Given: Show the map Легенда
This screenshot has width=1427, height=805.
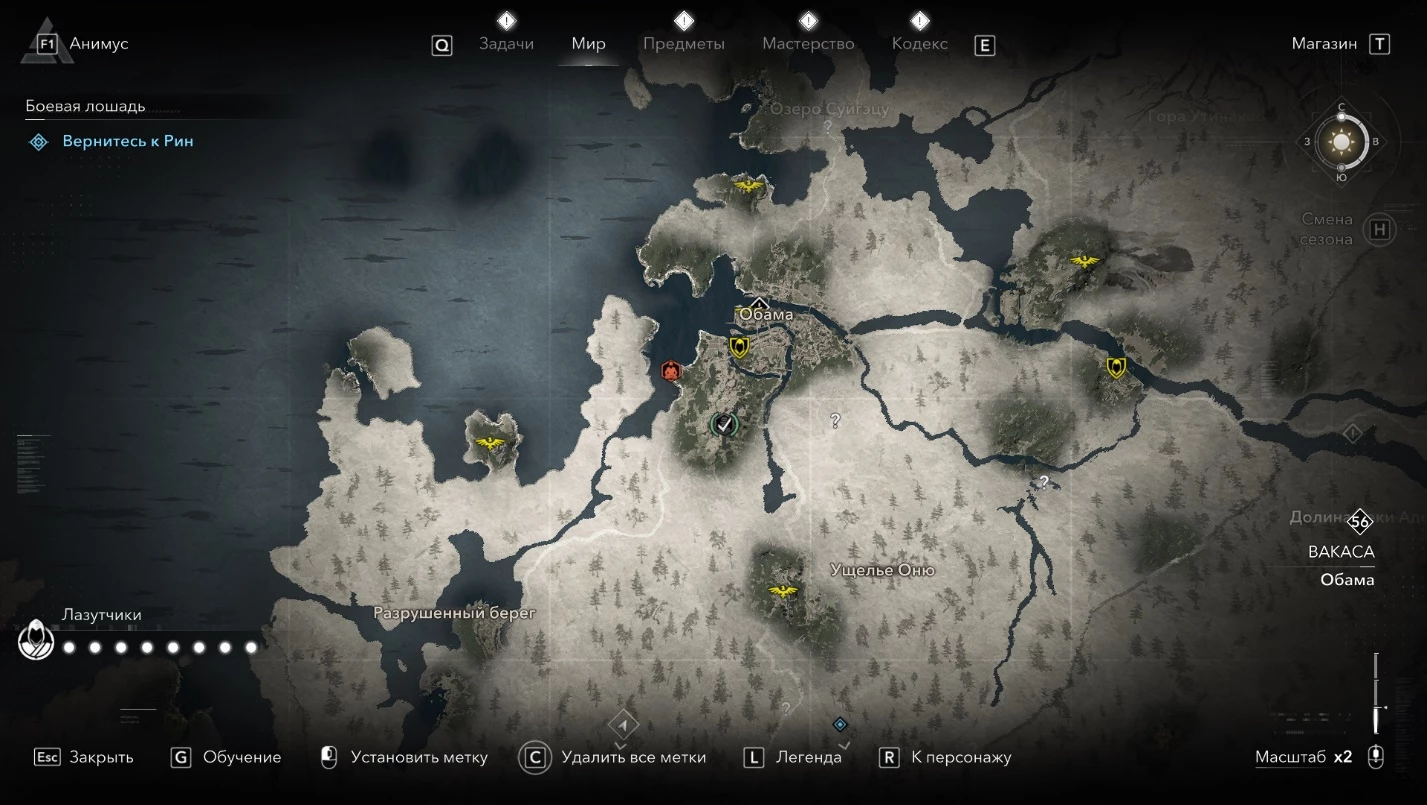Looking at the screenshot, I should (x=808, y=758).
